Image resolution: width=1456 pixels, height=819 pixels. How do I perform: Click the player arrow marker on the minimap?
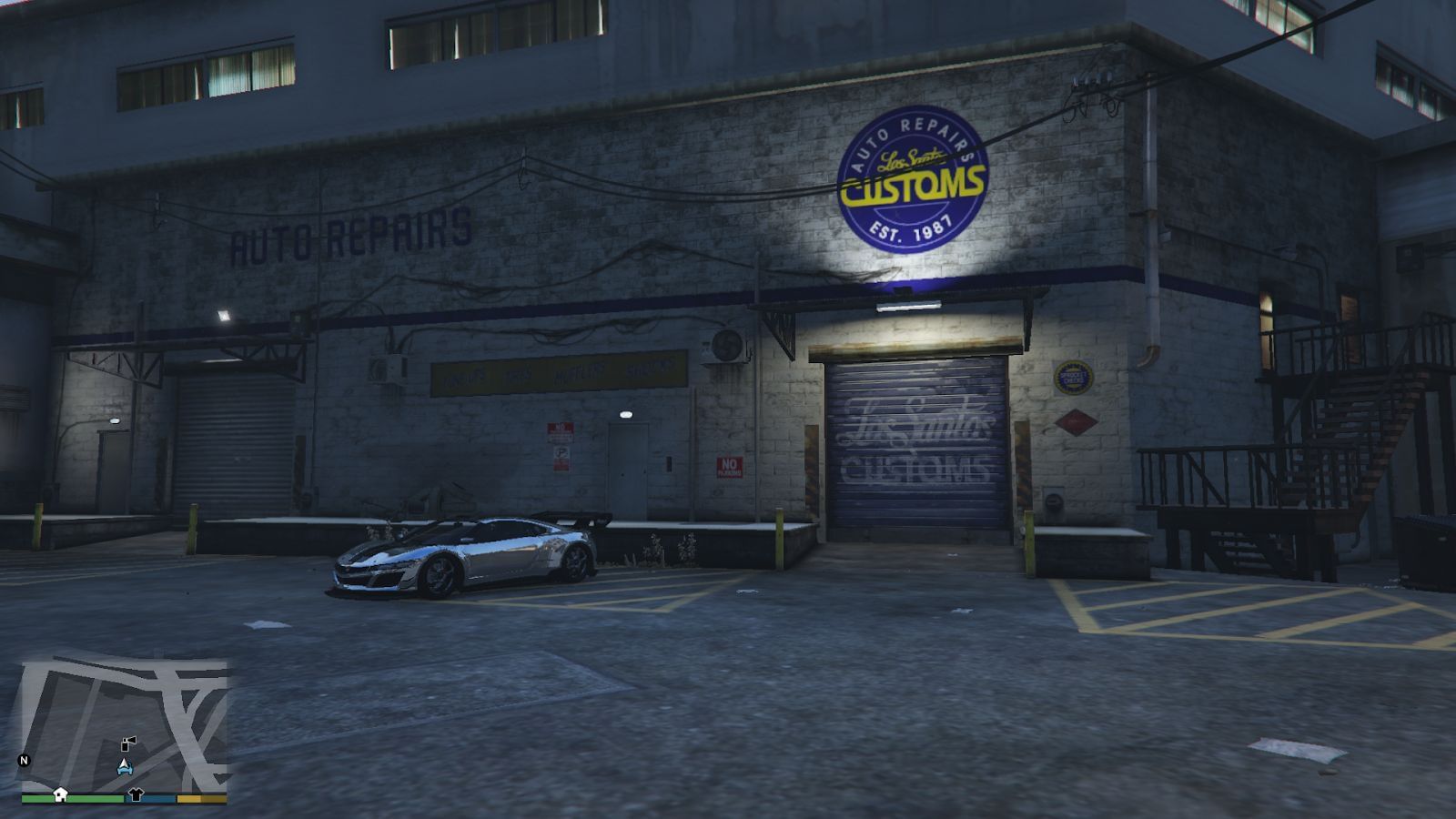pos(125,766)
